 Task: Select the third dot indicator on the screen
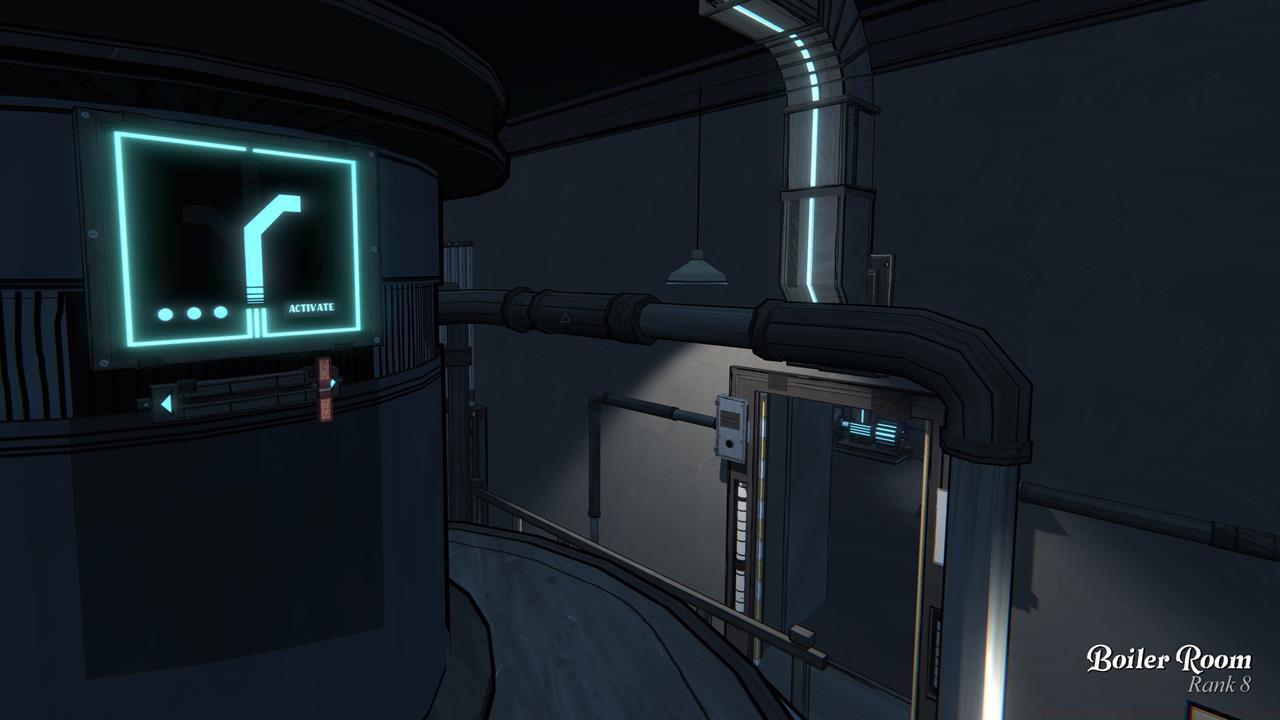(220, 311)
